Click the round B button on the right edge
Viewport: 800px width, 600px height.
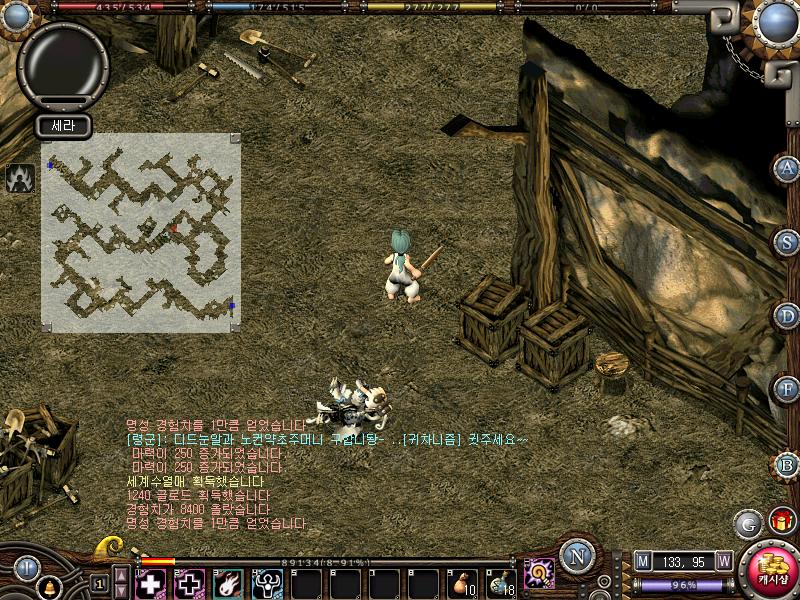(788, 464)
